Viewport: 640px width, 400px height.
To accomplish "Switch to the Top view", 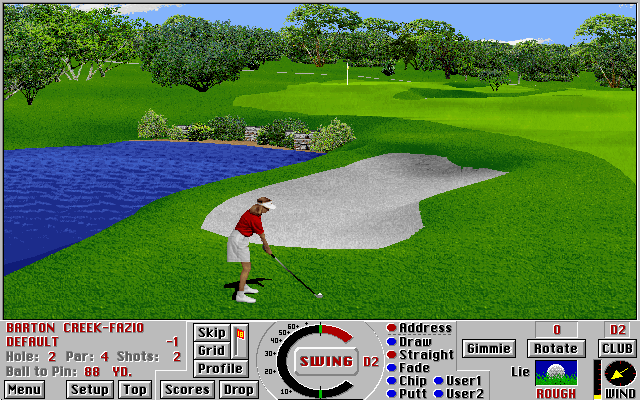I will (136, 389).
